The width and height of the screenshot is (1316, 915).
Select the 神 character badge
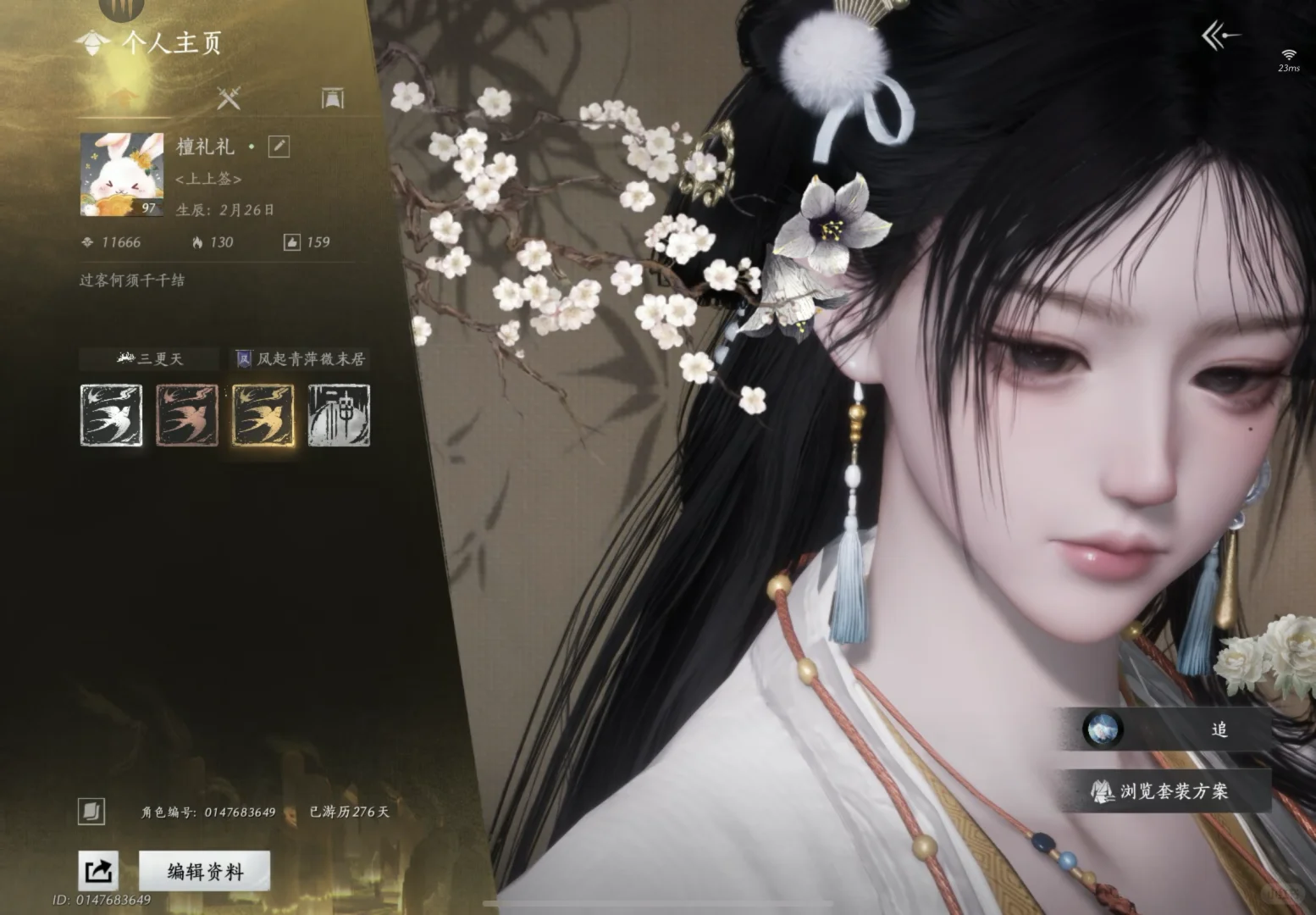coord(339,415)
